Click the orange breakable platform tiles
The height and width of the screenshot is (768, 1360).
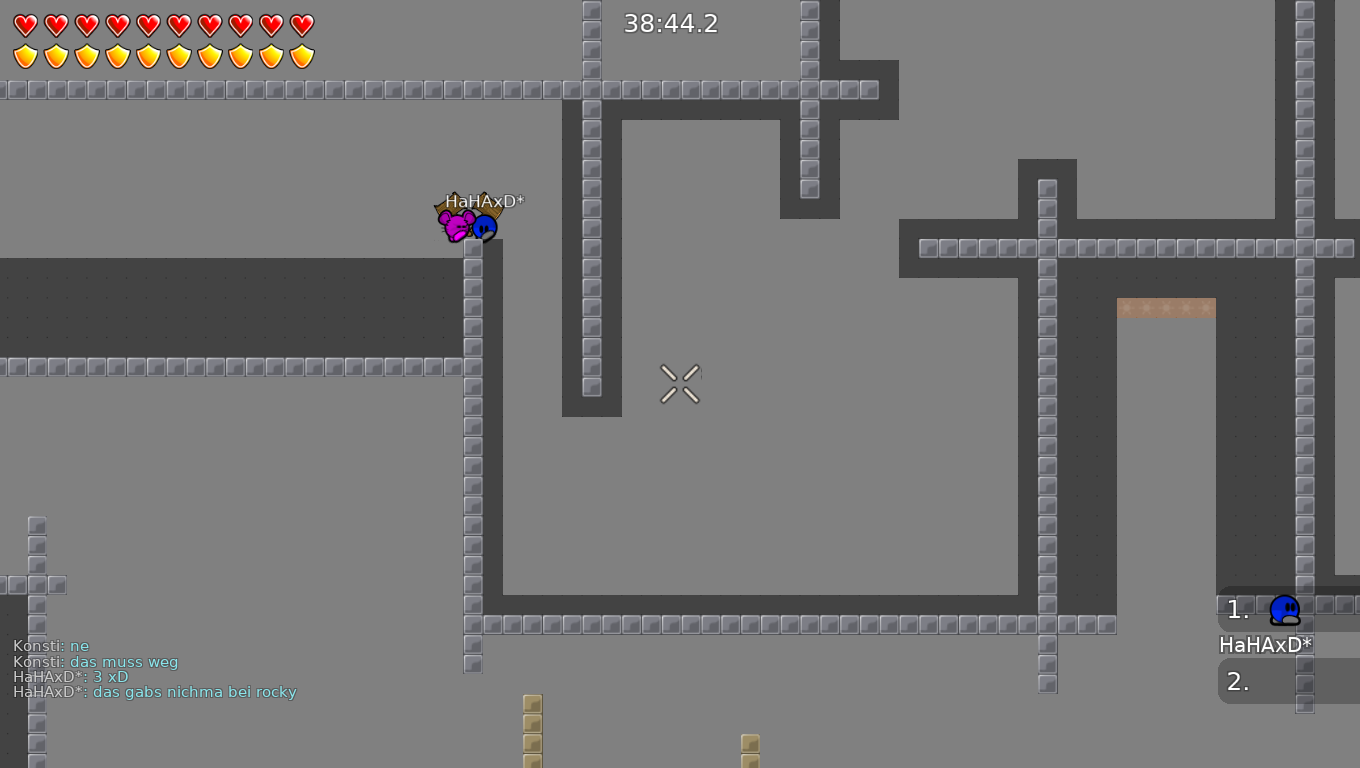pyautogui.click(x=1165, y=308)
